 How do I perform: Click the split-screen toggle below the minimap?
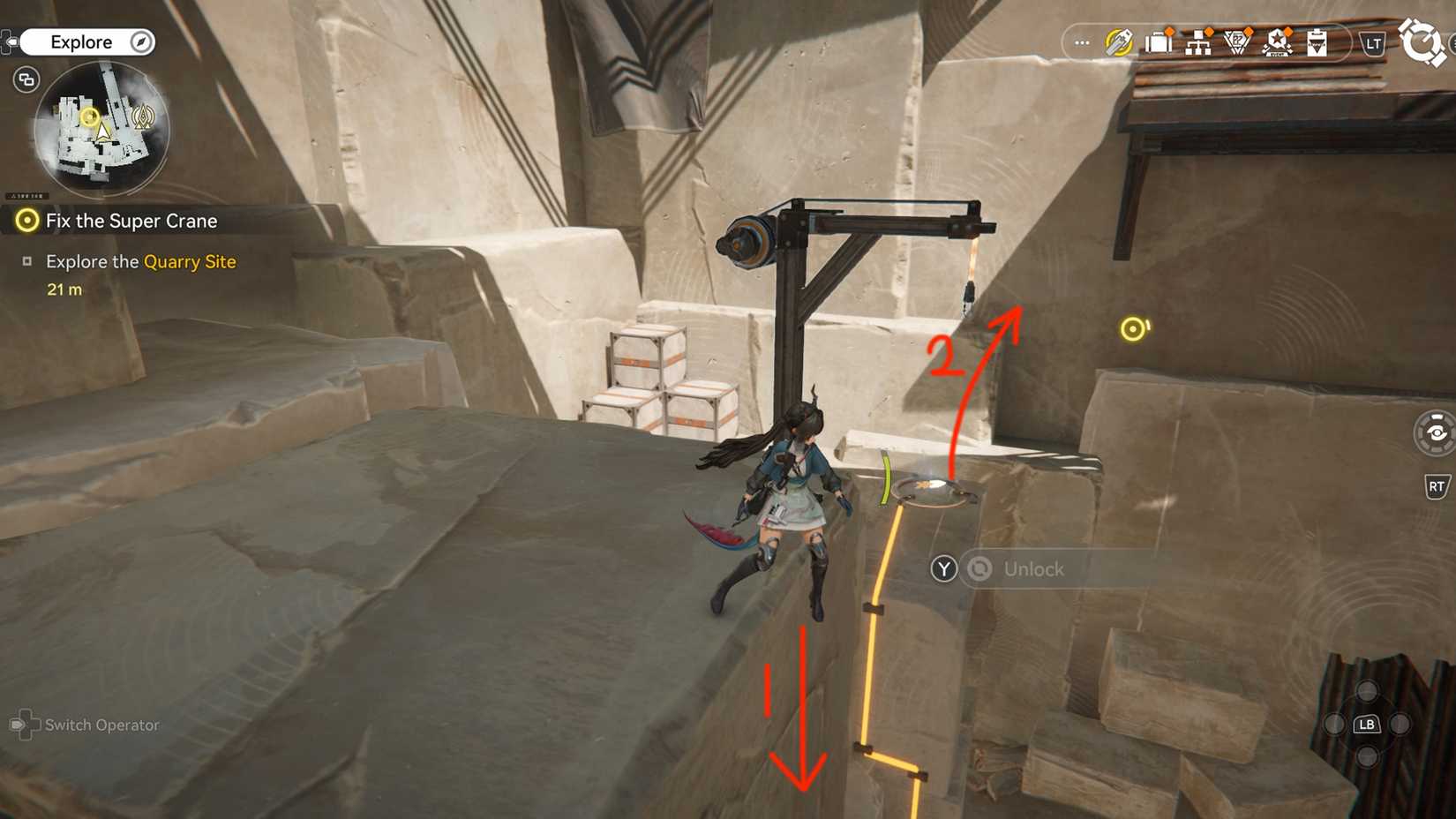pyautogui.click(x=26, y=79)
